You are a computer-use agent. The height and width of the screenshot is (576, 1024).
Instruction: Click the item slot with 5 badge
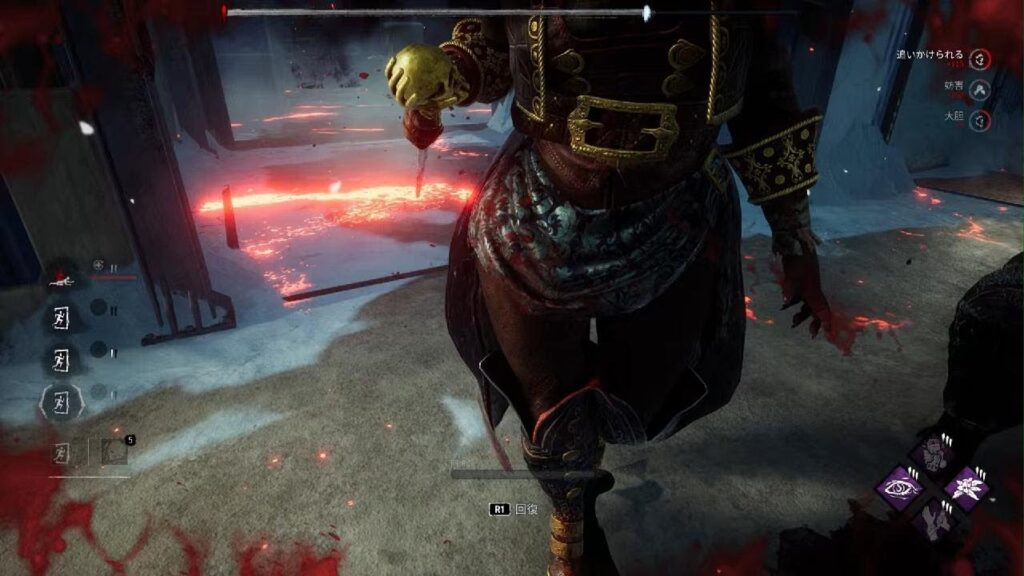115,452
